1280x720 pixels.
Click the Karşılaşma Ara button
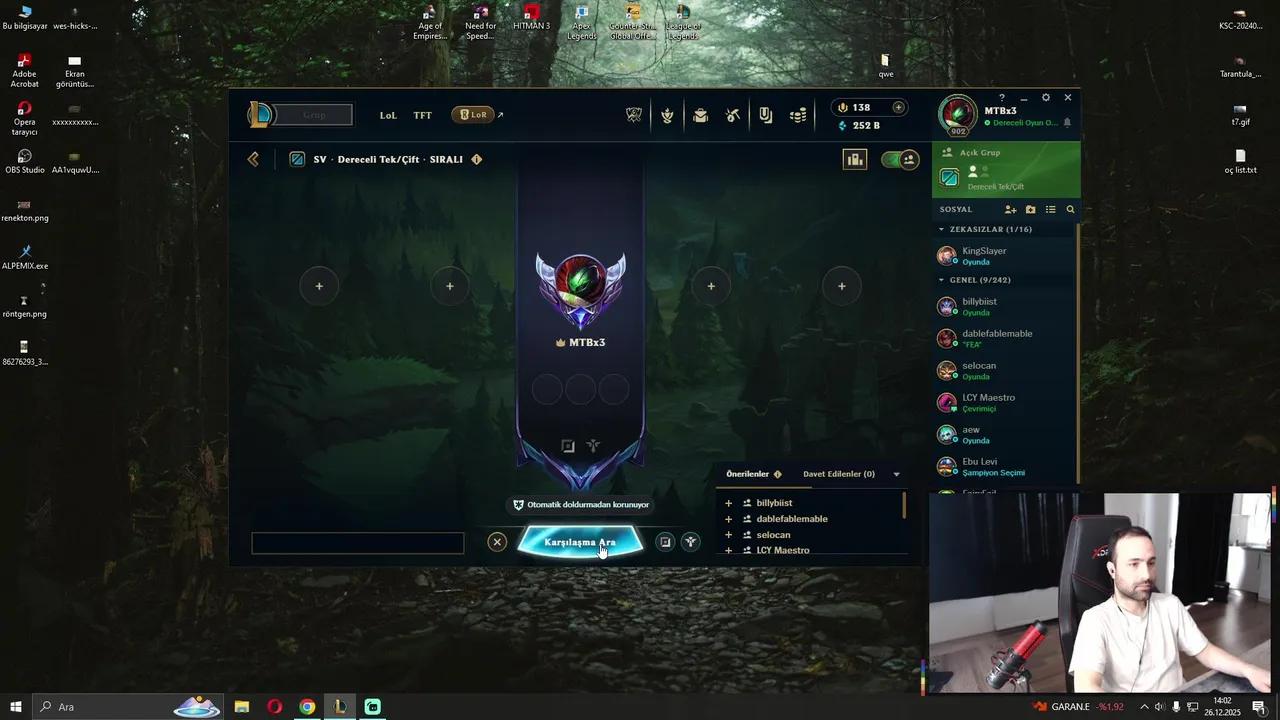point(581,541)
